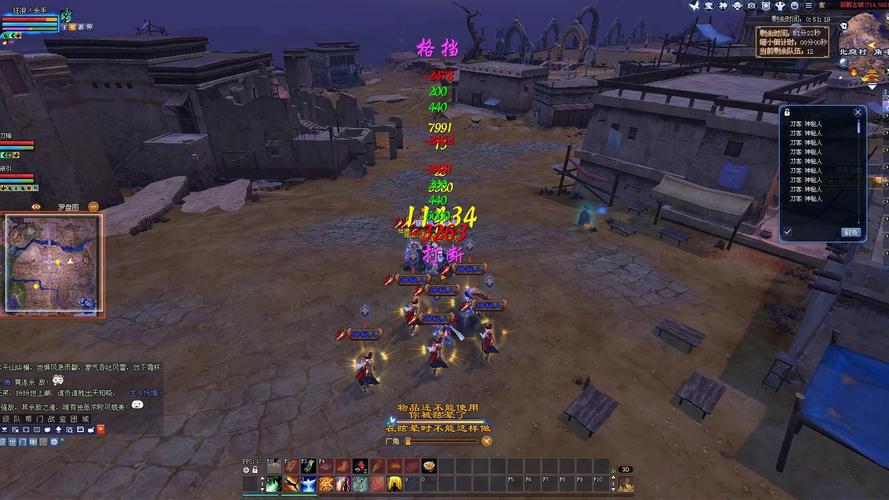Click the confirm button in player list panel
The image size is (889, 500).
[x=850, y=232]
